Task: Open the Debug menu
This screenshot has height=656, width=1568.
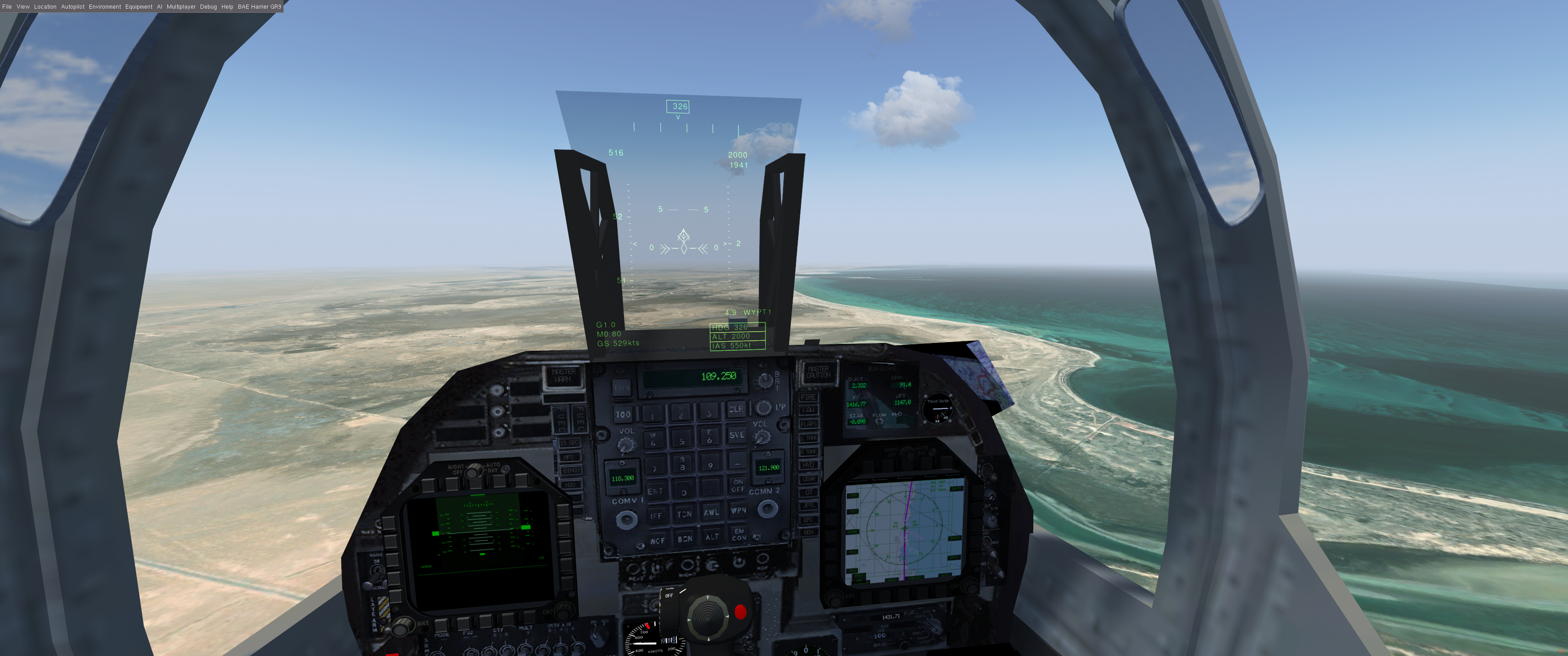Action: pos(208,7)
